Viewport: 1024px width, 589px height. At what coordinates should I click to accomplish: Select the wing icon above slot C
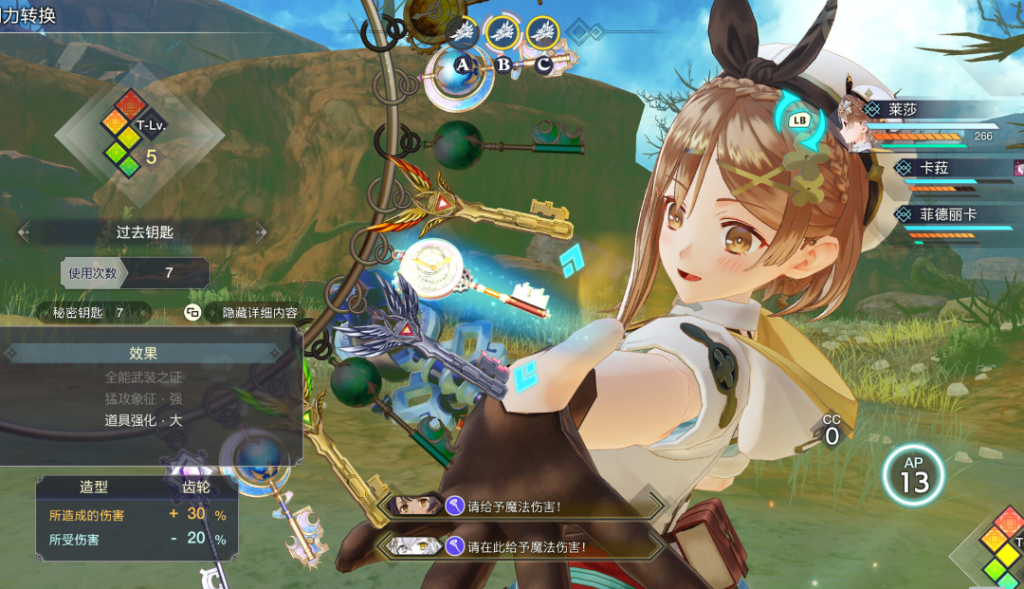[x=542, y=33]
